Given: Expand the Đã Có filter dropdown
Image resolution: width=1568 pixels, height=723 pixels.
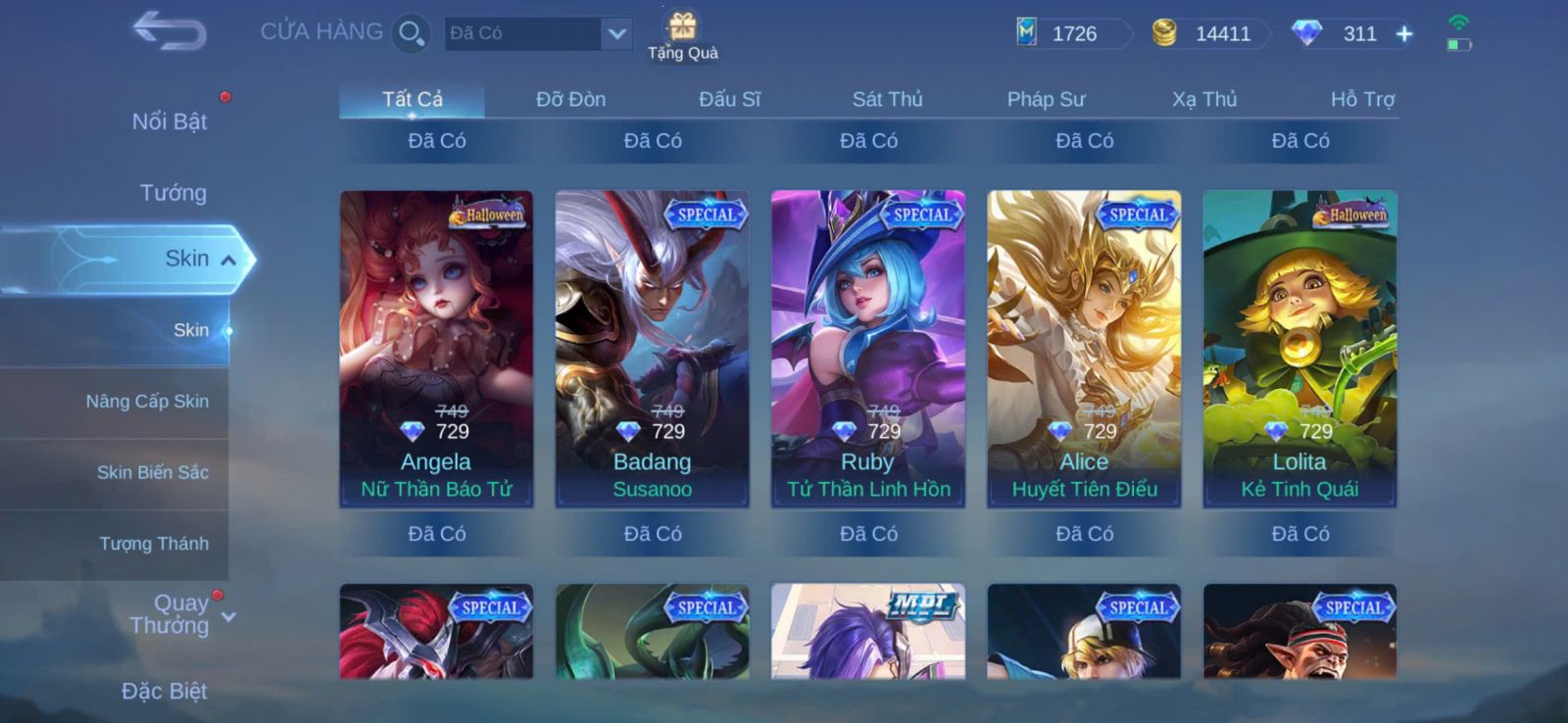Looking at the screenshot, I should [x=615, y=34].
